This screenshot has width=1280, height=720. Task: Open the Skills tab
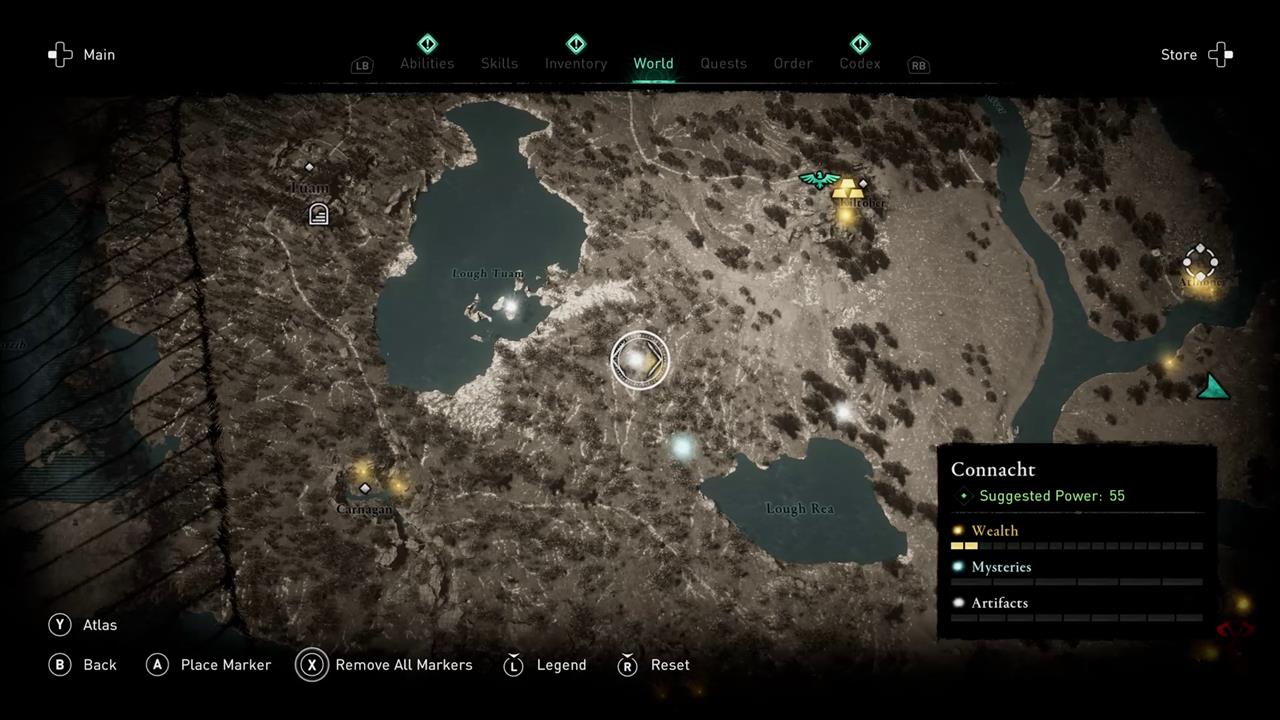coord(499,63)
